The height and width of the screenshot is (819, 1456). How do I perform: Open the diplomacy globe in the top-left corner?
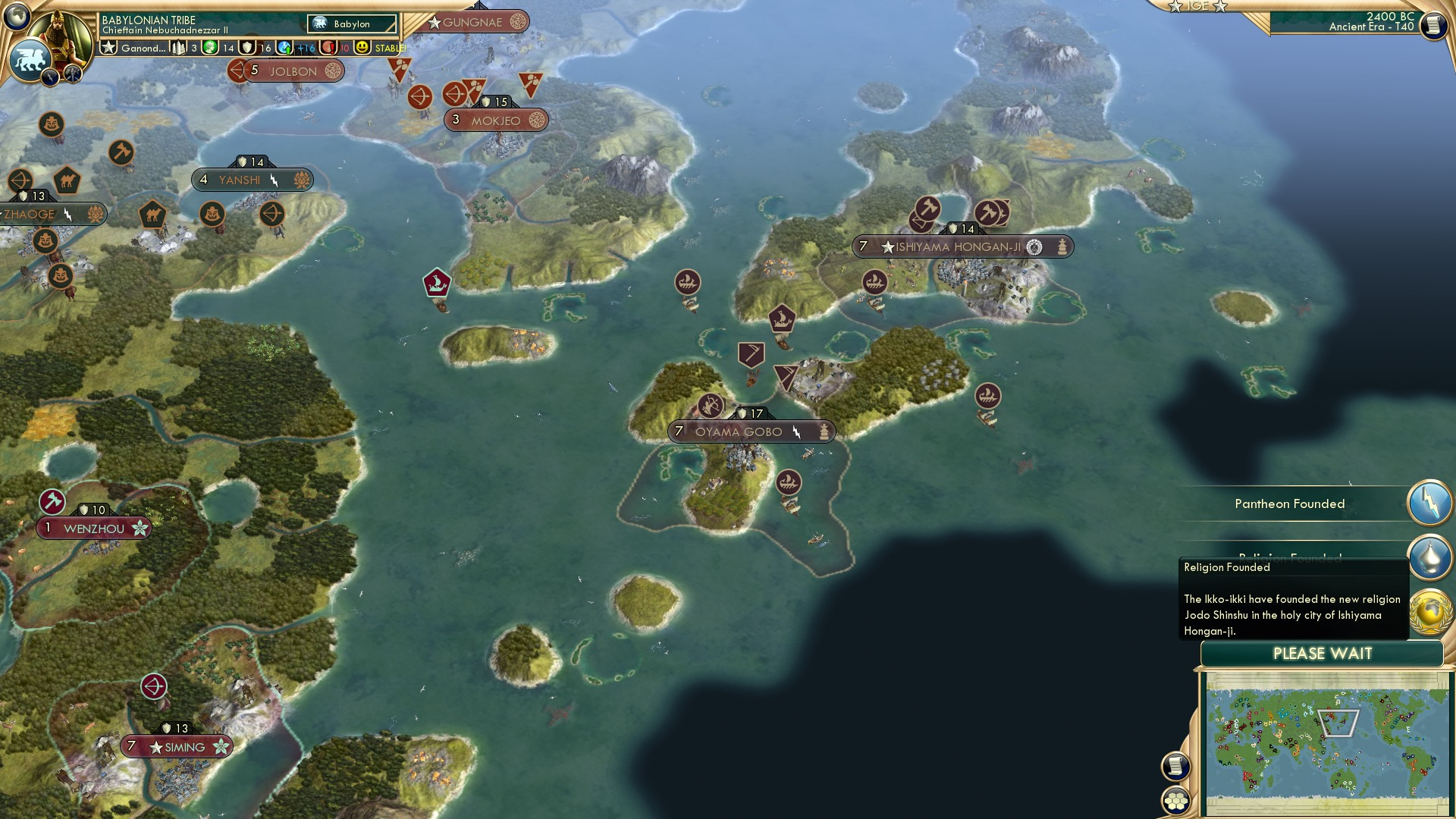[x=17, y=17]
